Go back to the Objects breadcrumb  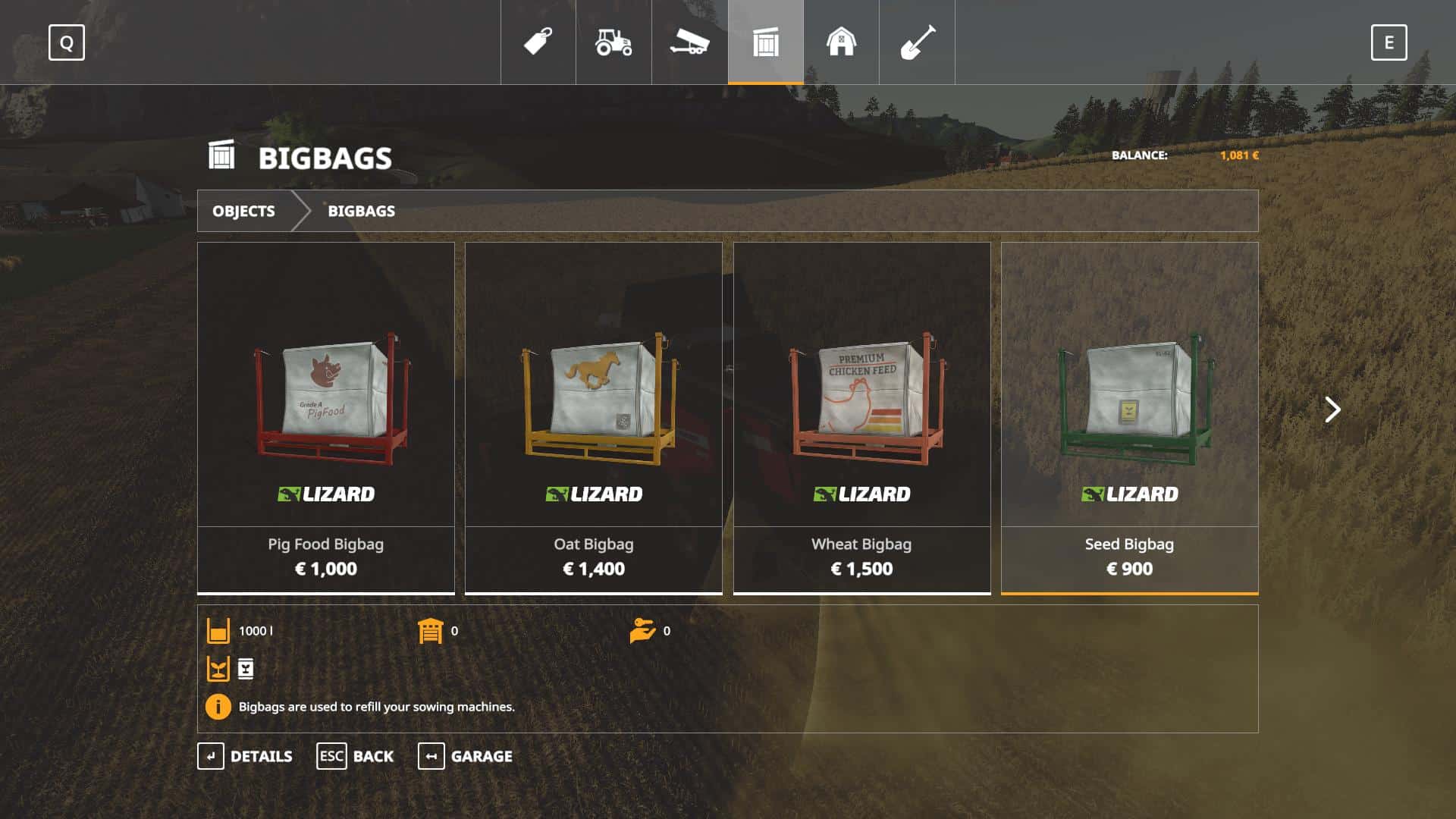pos(243,211)
